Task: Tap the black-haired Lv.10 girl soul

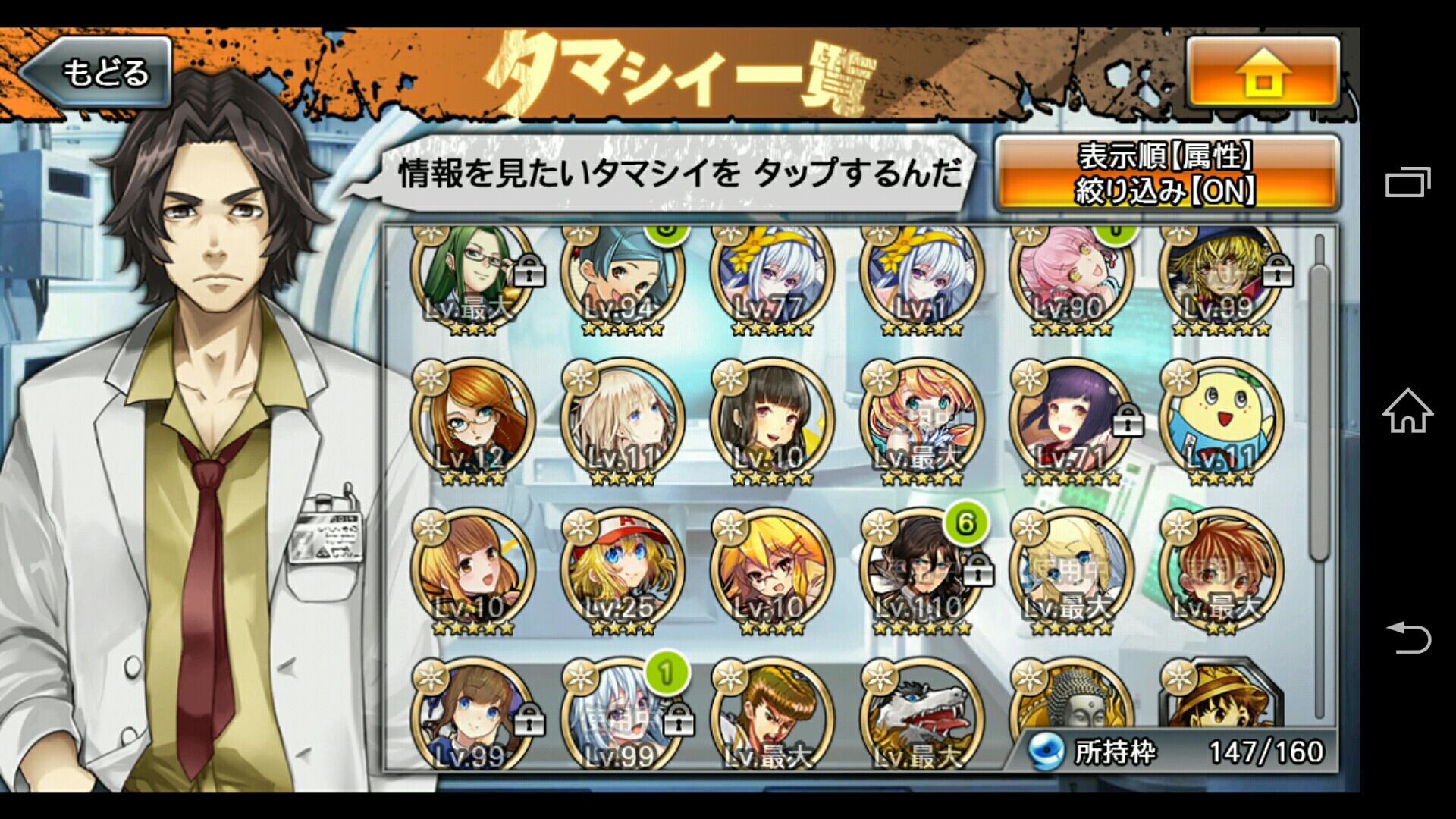Action: tap(771, 422)
